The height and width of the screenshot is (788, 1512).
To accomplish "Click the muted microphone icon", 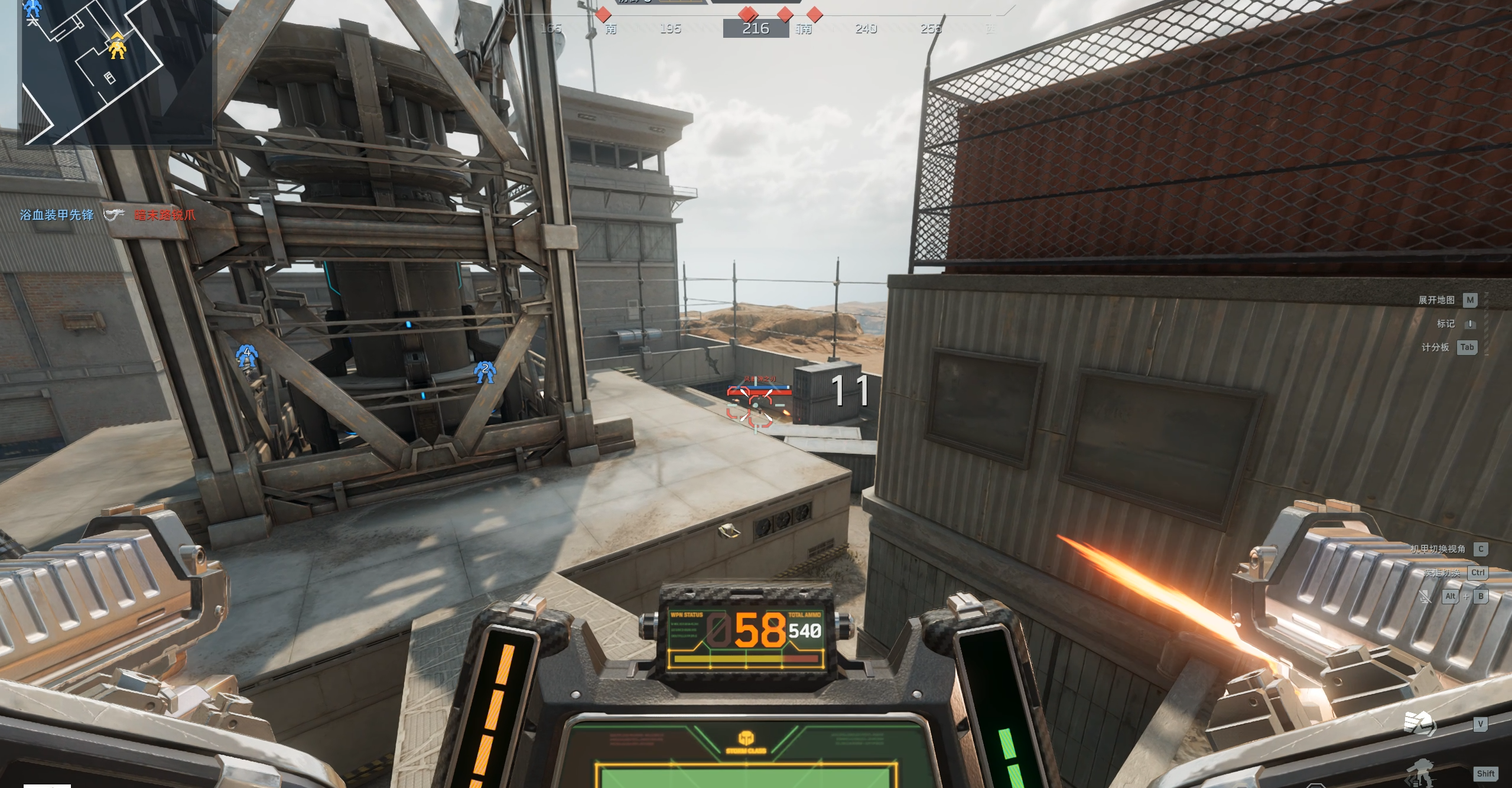I will 1425,597.
